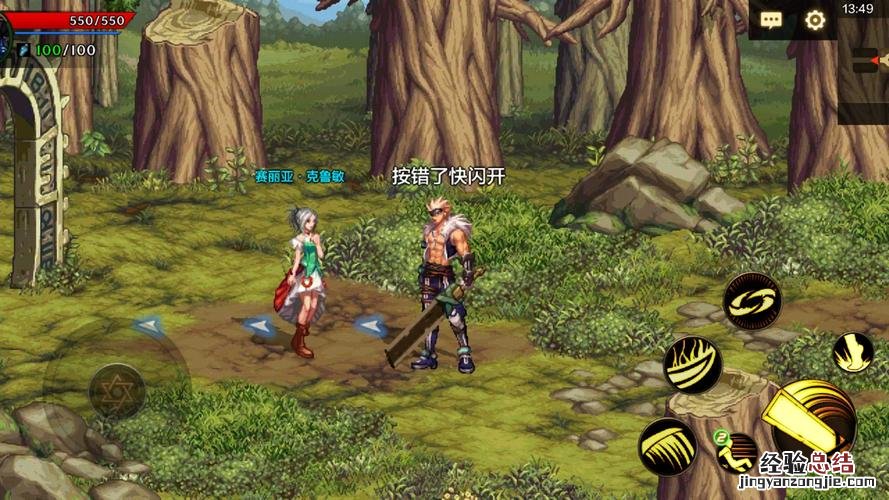Image resolution: width=889 pixels, height=500 pixels.
Task: Use the running figure dash skill
Action: coord(737,453)
